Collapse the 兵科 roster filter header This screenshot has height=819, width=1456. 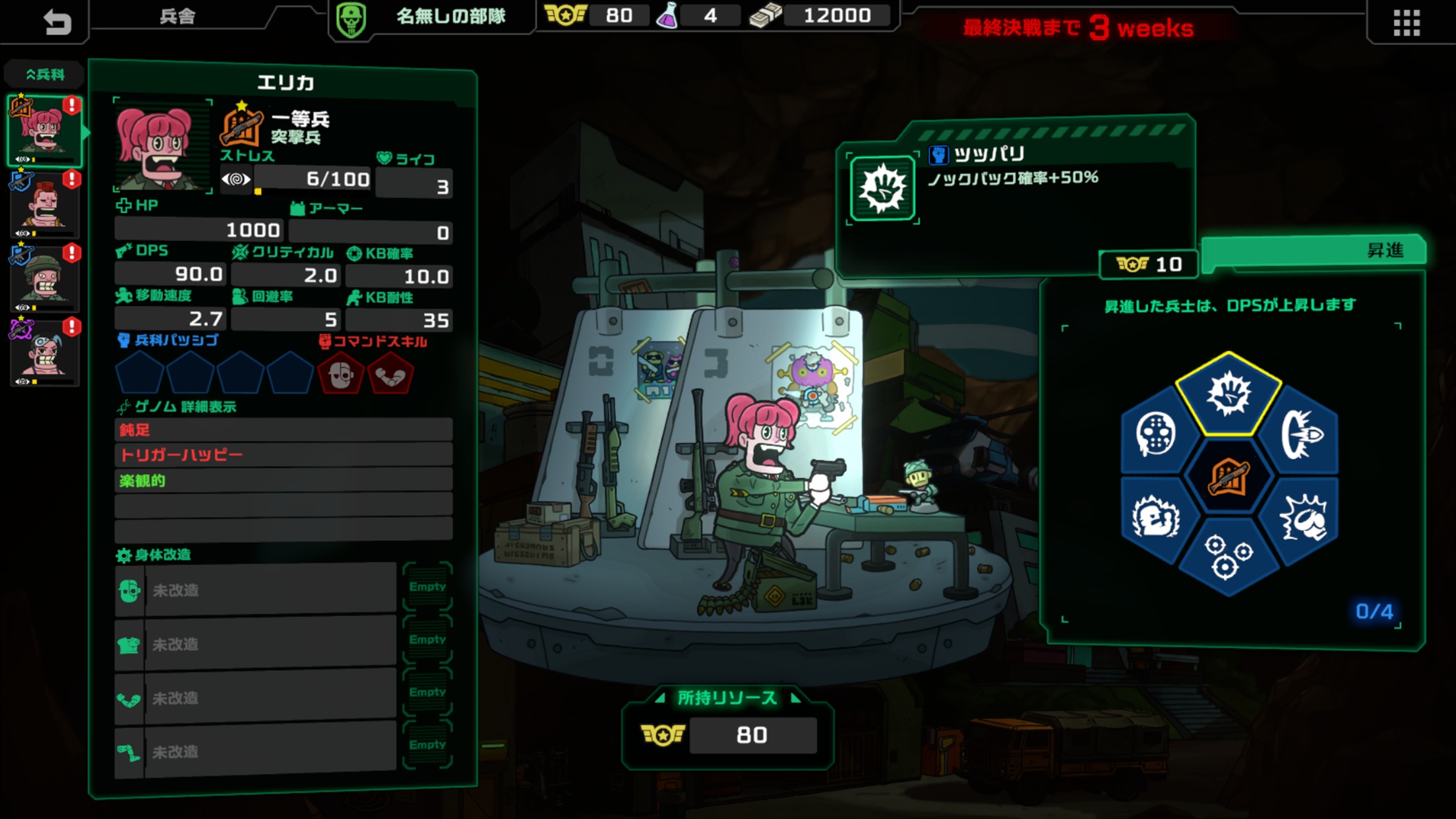click(44, 74)
